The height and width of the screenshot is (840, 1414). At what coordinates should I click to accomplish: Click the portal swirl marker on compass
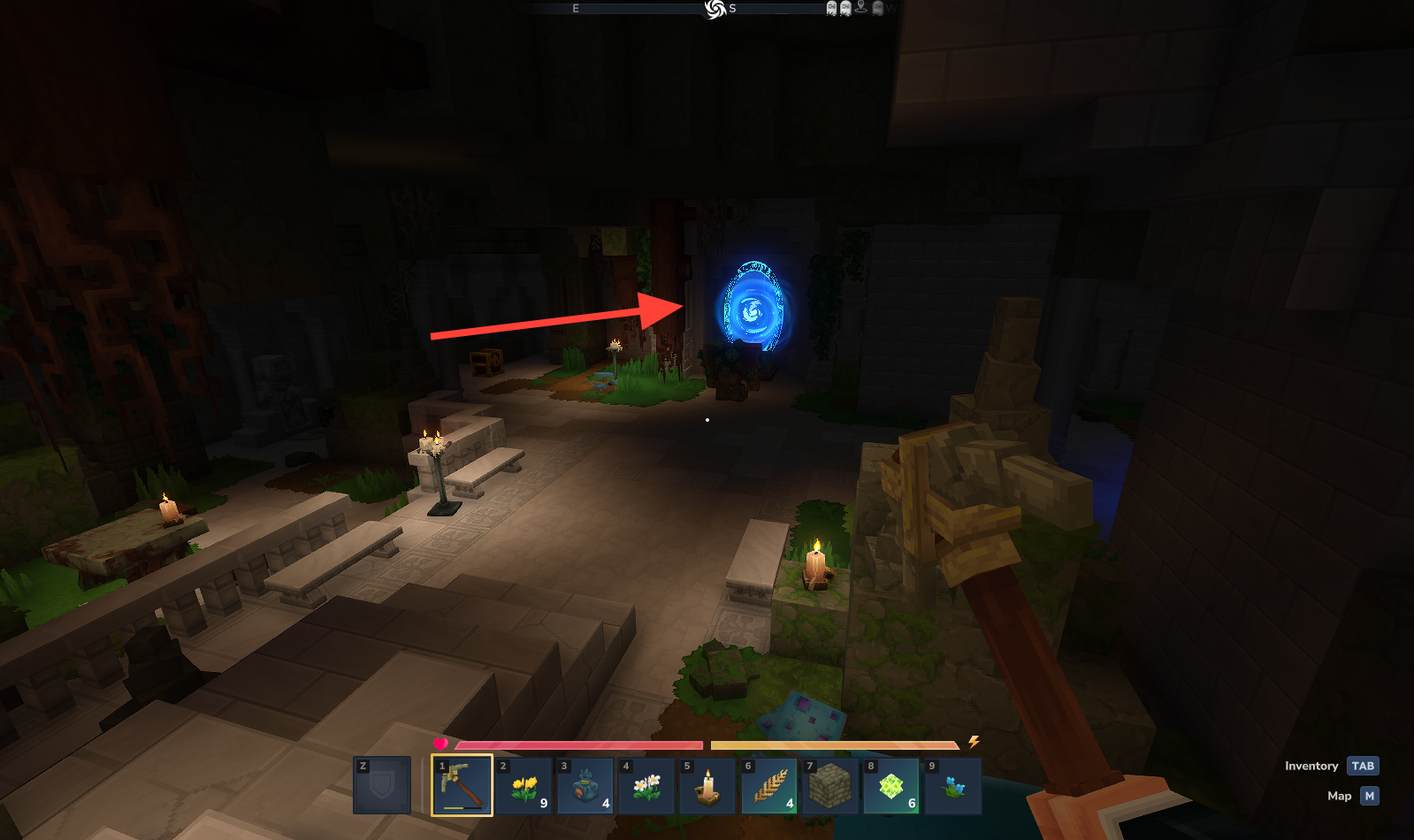(715, 9)
